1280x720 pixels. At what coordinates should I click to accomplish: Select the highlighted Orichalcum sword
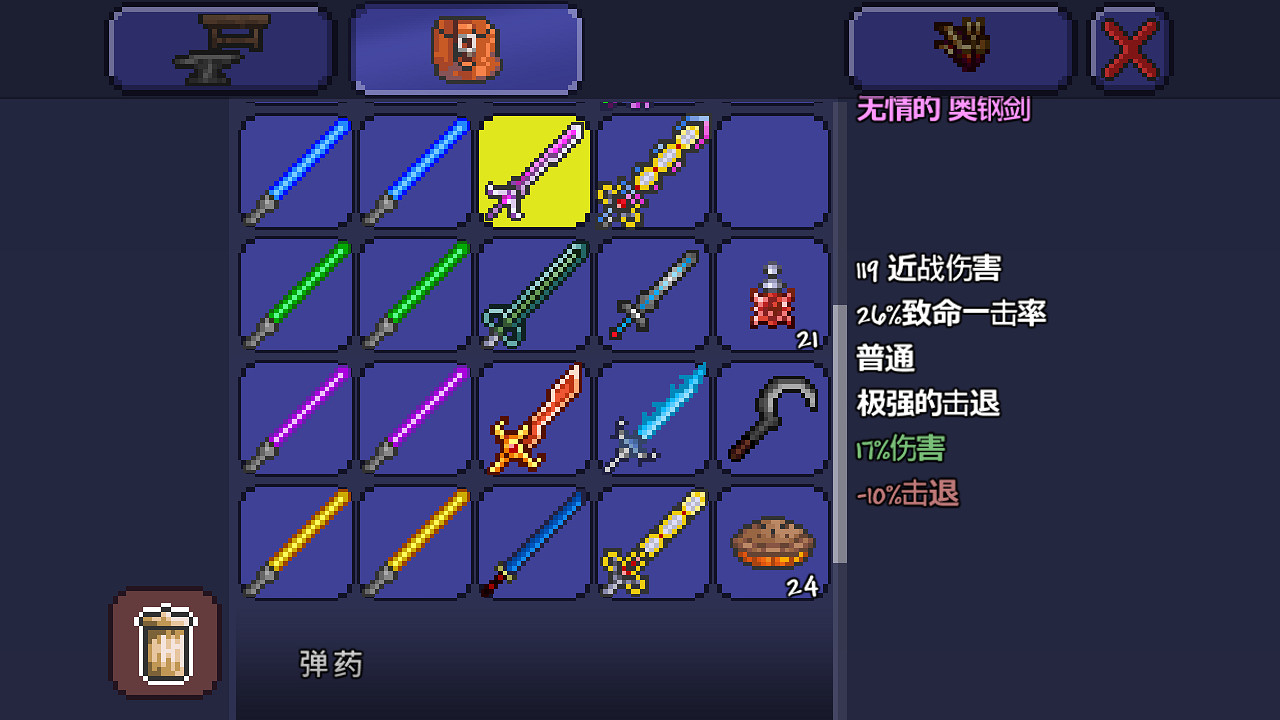533,170
